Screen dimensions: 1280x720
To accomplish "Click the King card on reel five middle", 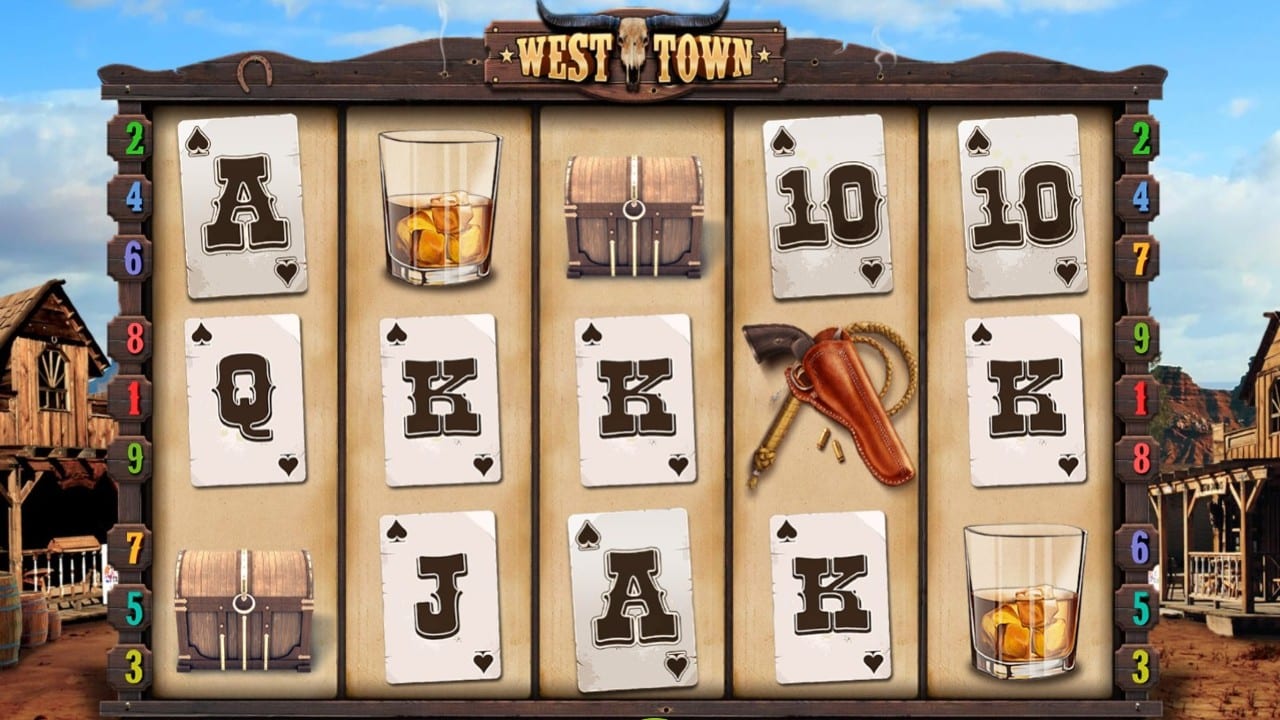I will tap(1025, 400).
